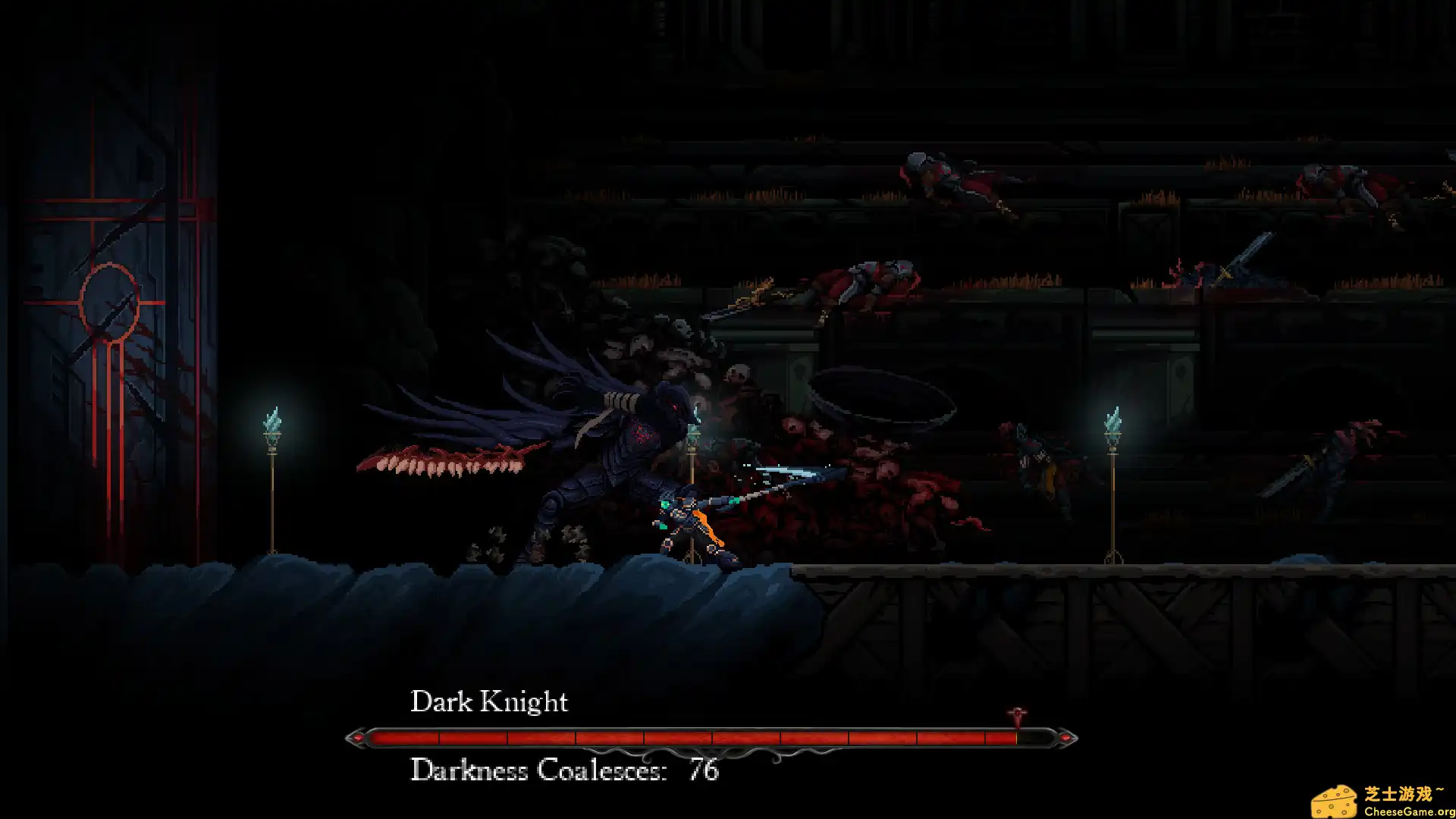
Task: Select the small red marker above the boss health bar
Action: [x=1017, y=714]
